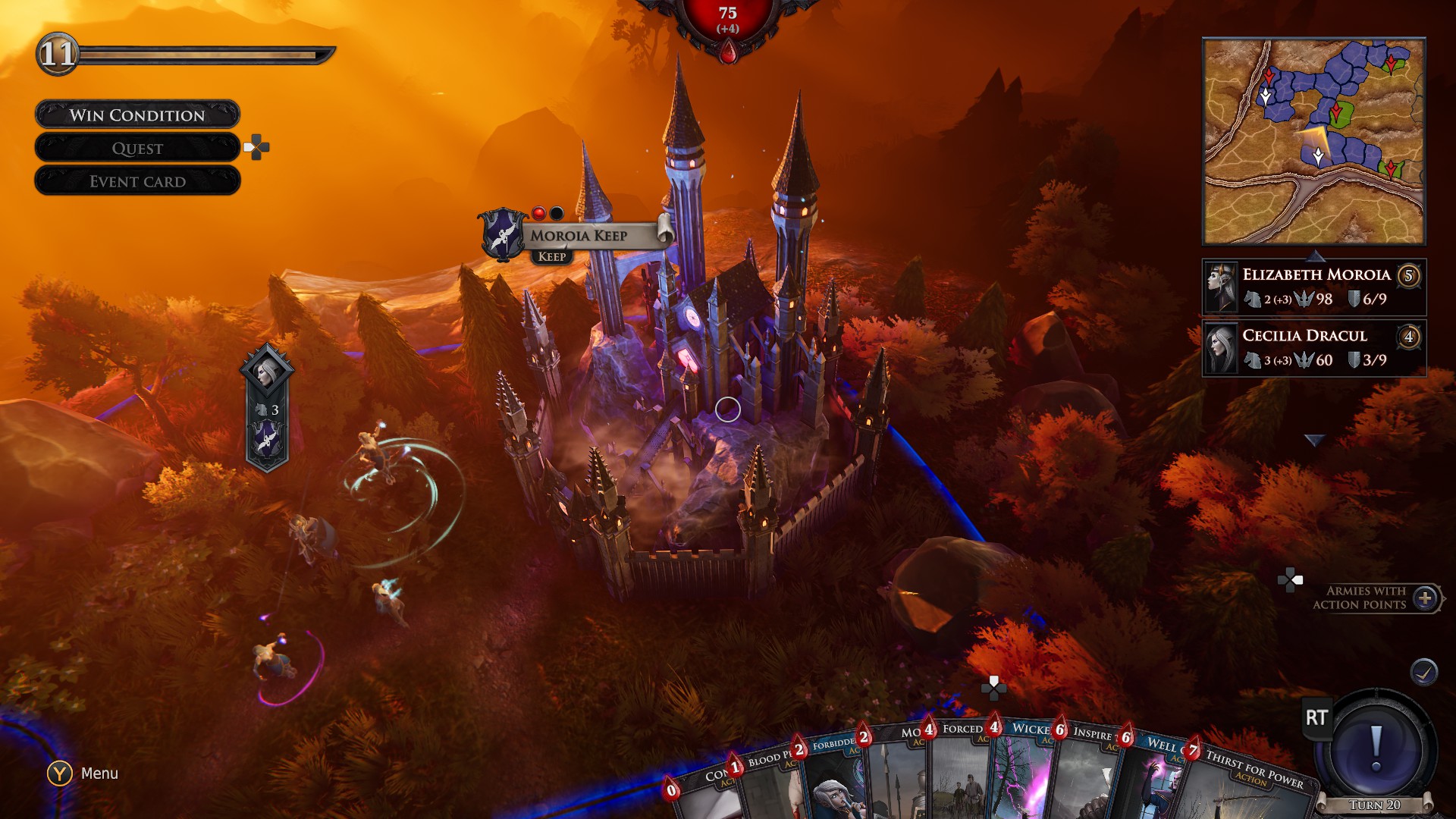This screenshot has height=819, width=1456.
Task: End the turn with the exclamation orb
Action: pyautogui.click(x=1376, y=745)
